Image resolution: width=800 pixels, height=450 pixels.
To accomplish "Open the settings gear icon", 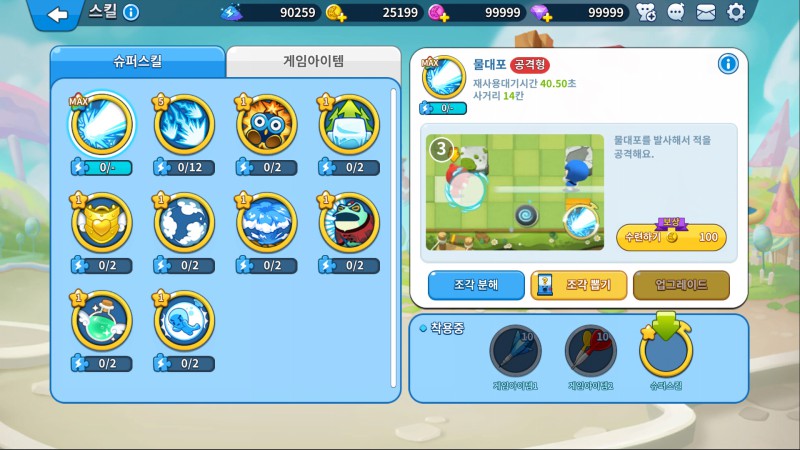I will click(737, 13).
